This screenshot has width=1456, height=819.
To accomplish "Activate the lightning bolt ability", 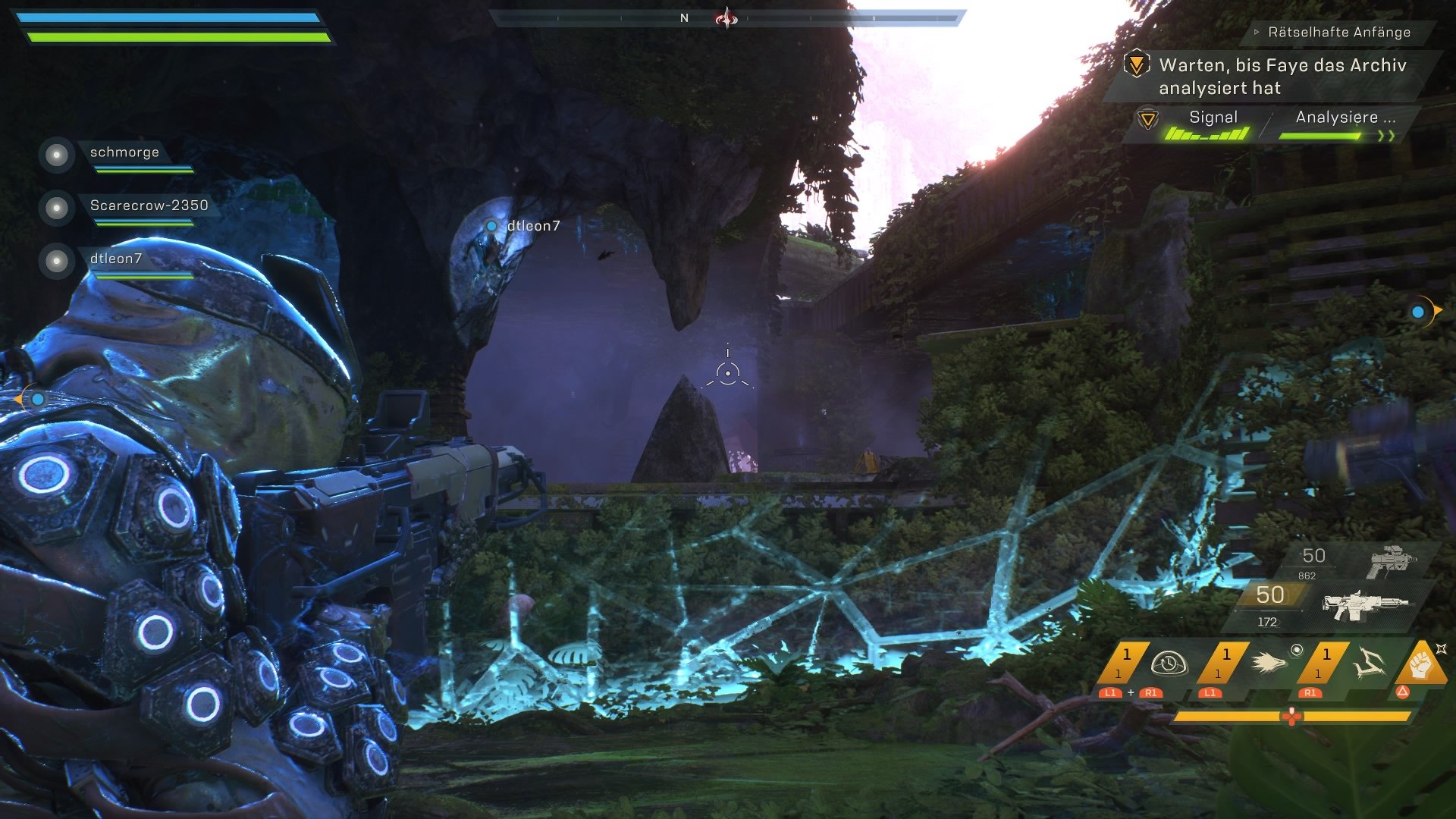I will (x=1369, y=663).
